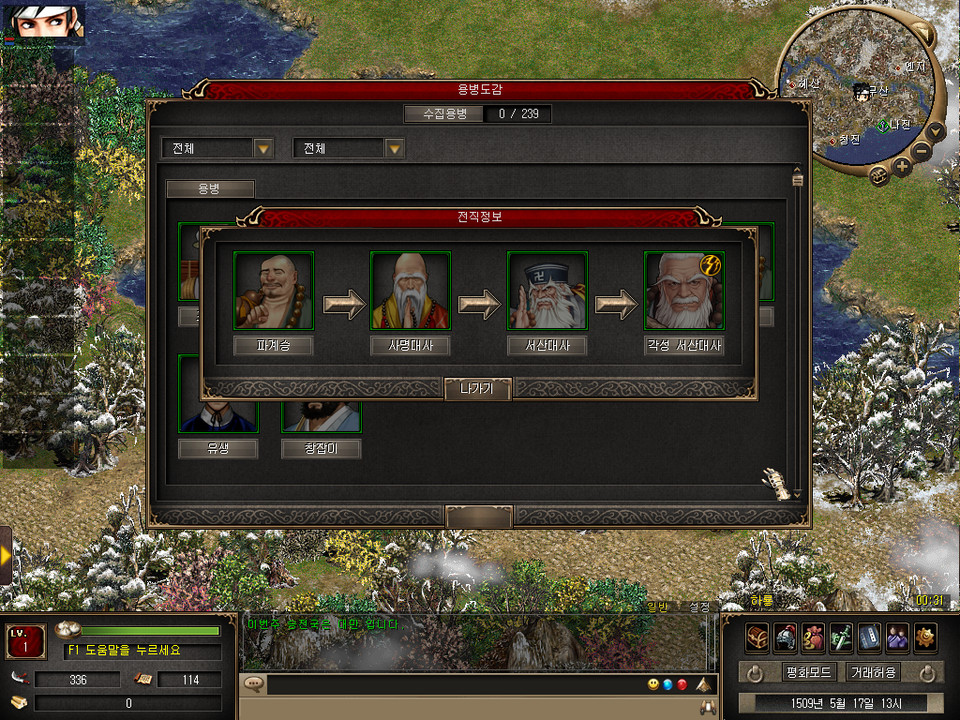Select the 유생 mercenary entry
The image size is (960, 720).
coord(218,449)
